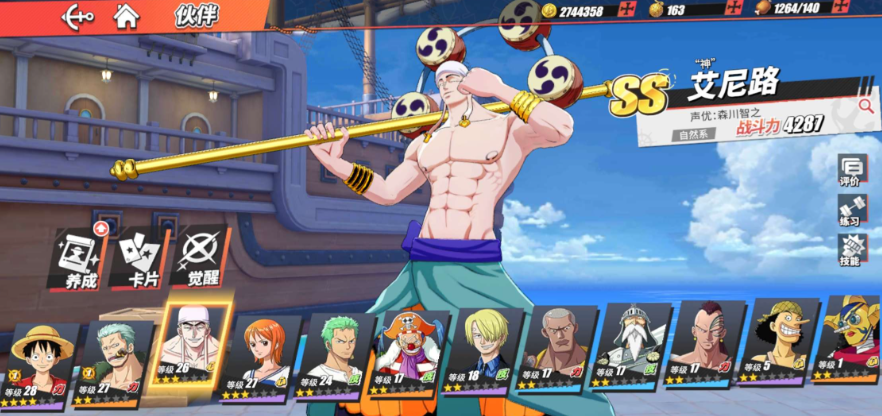Choose Zoro's portrait card

(336, 353)
